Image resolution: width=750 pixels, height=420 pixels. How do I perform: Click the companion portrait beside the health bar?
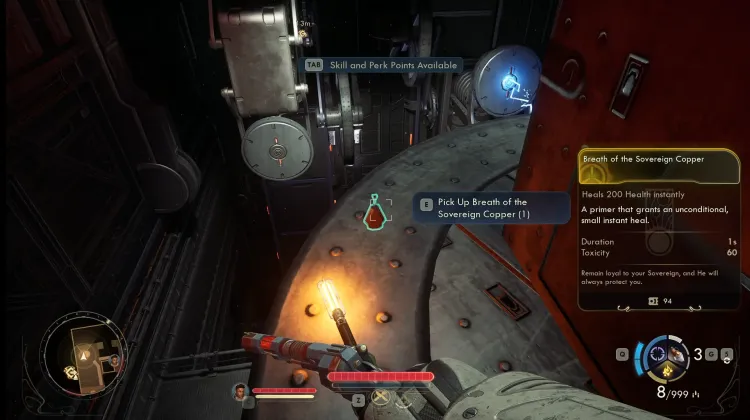pos(240,392)
